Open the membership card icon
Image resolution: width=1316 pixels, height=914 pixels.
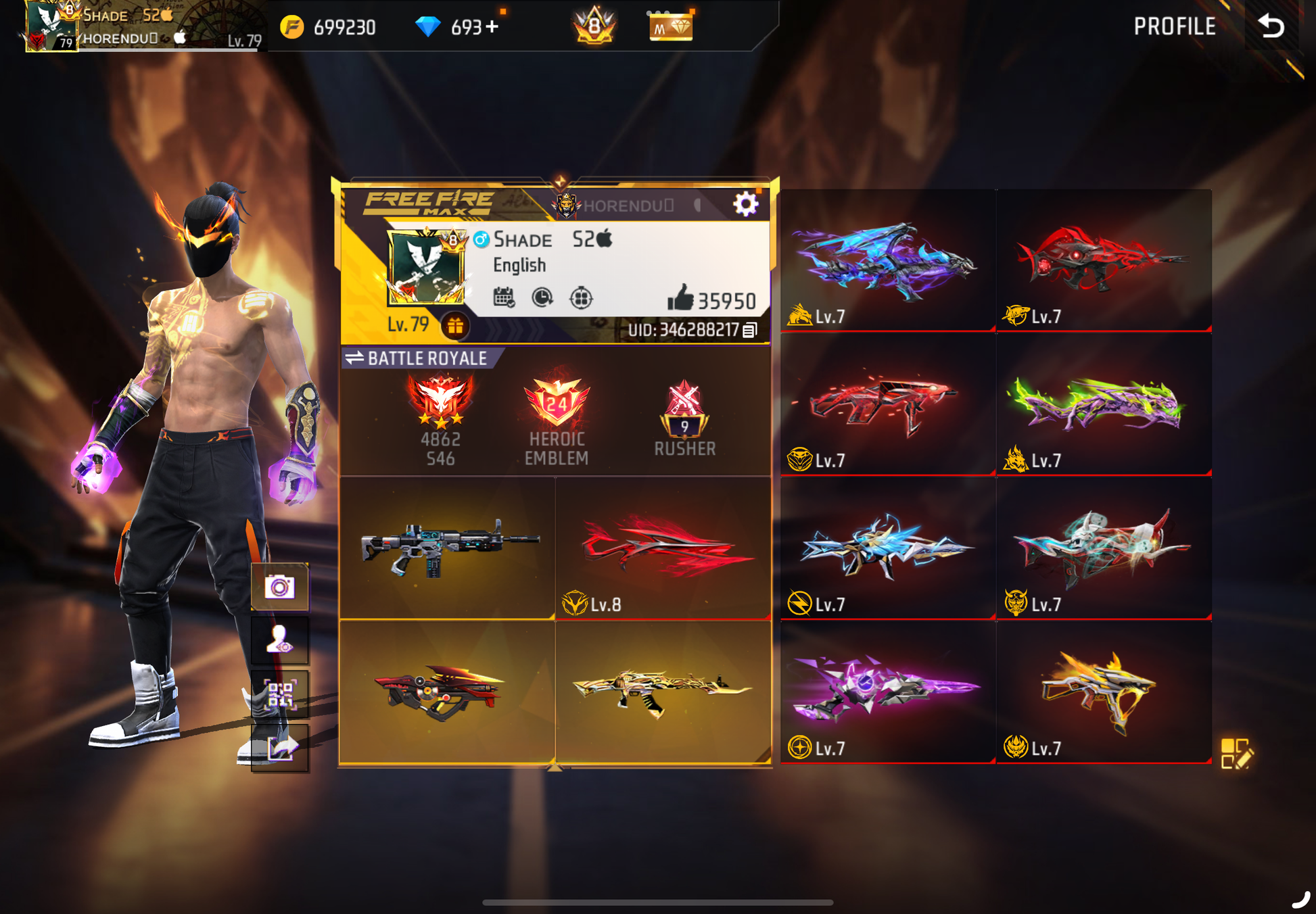point(670,27)
